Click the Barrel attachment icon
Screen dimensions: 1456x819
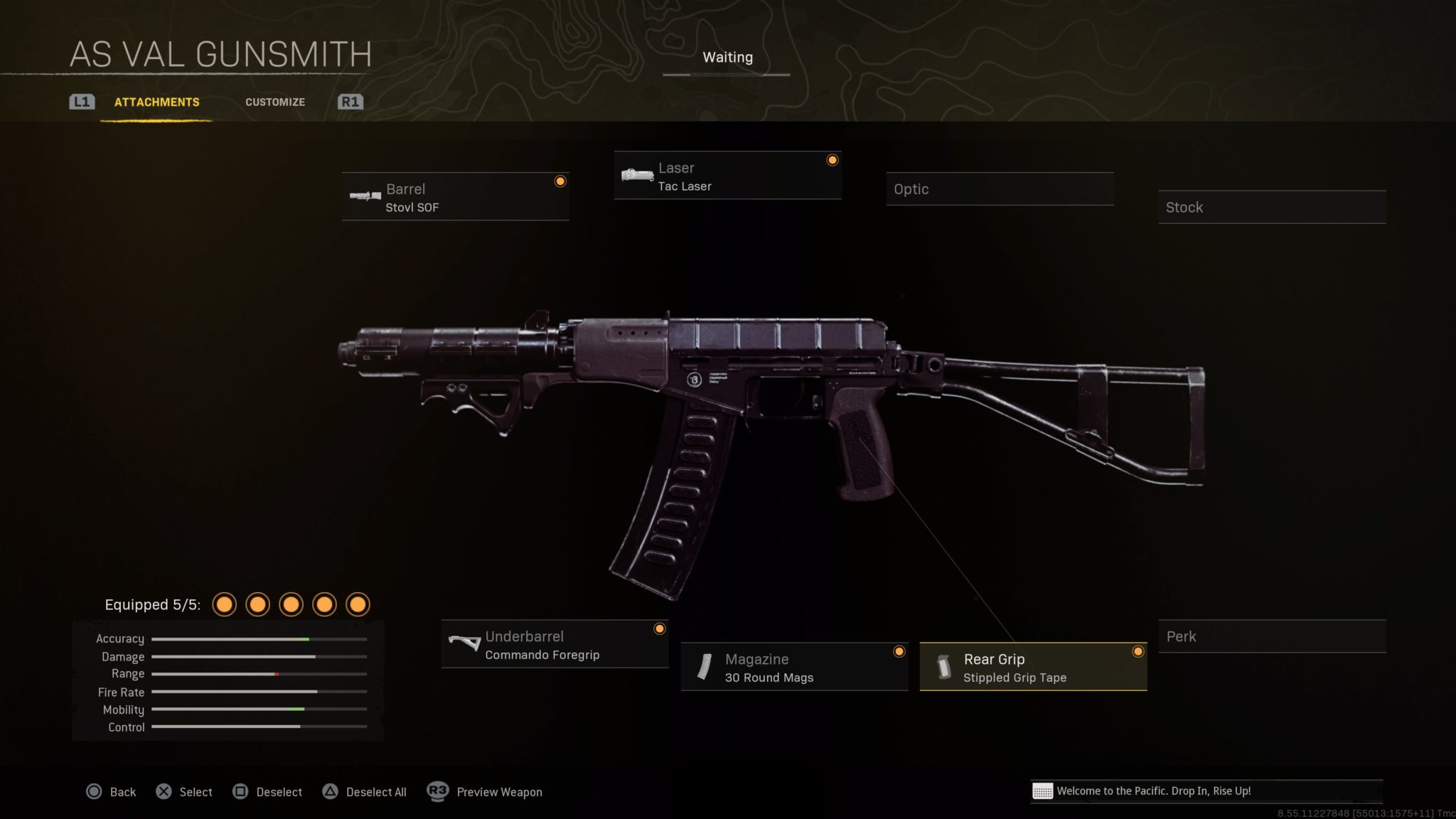[365, 197]
